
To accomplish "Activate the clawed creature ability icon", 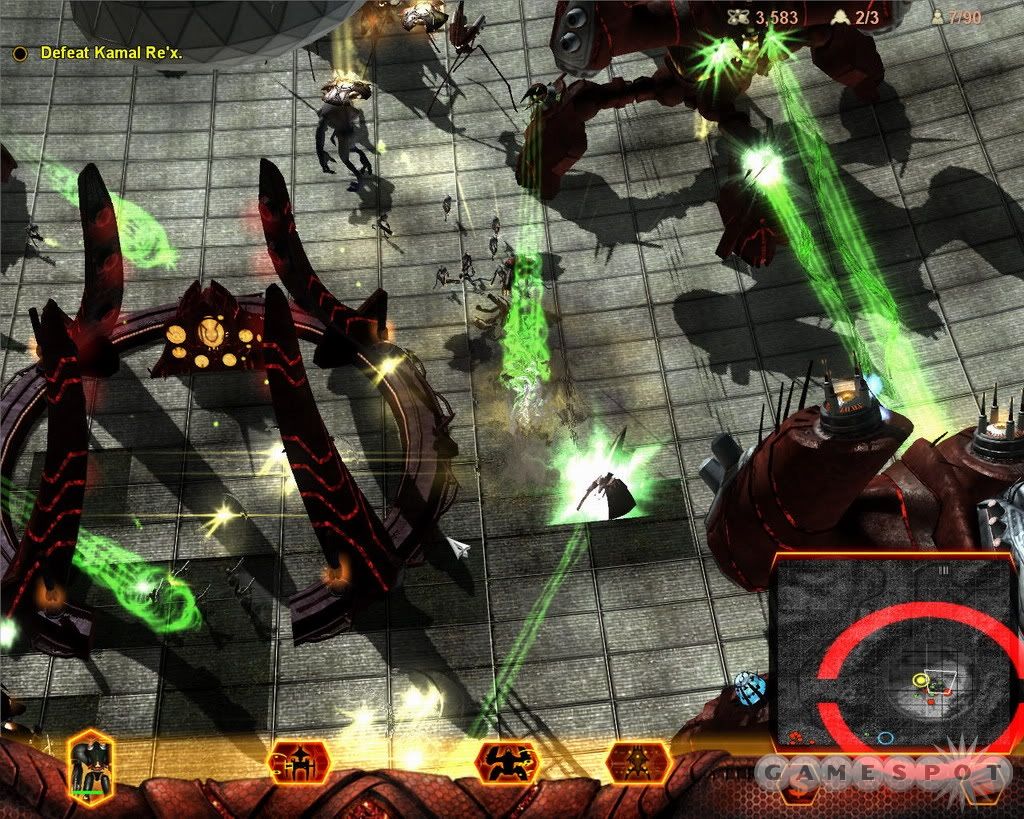I will (507, 763).
